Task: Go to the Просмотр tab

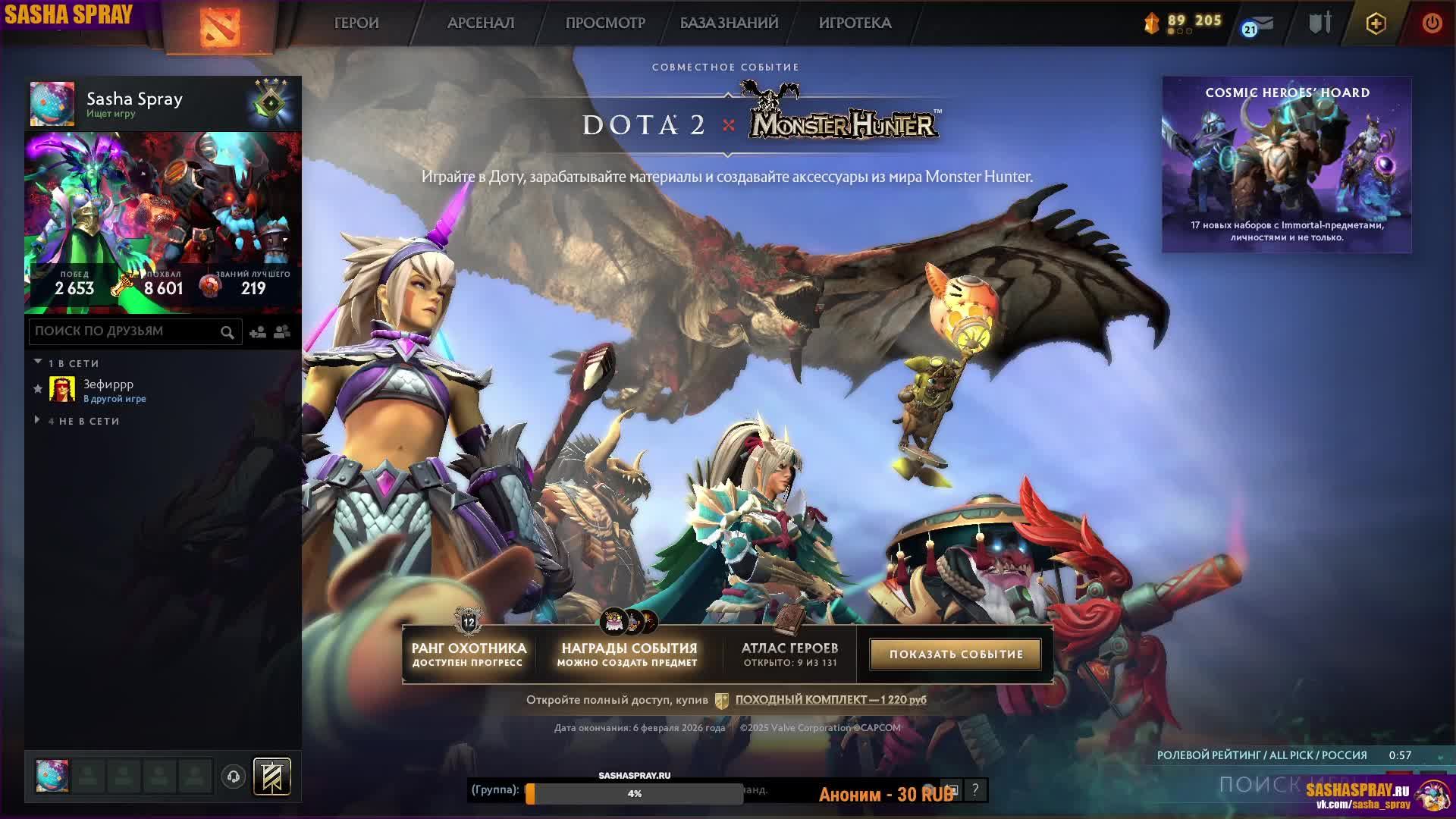Action: (x=605, y=23)
